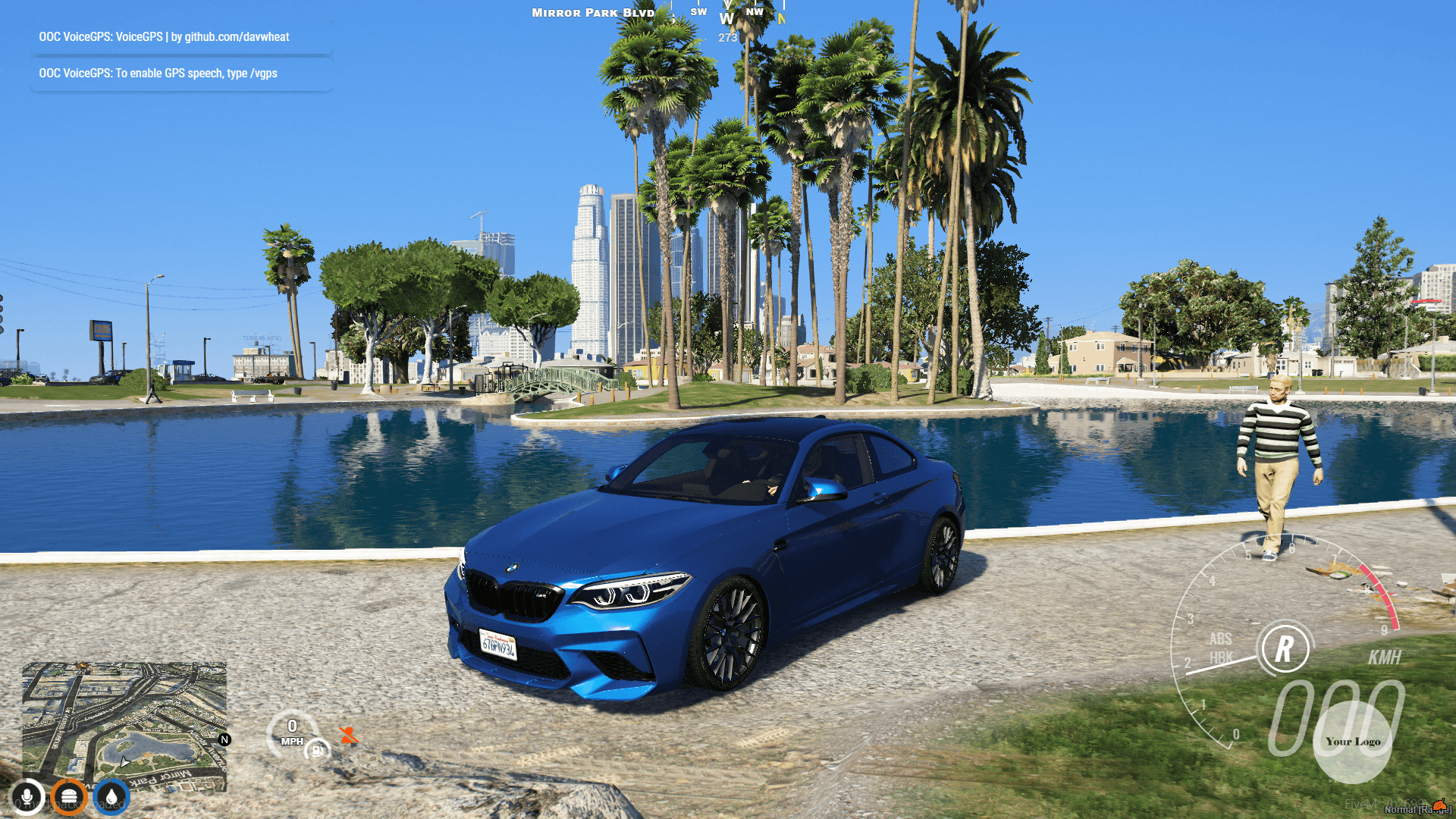1456x819 pixels.
Task: Click the North compass icon on the minimap
Action: [x=224, y=741]
